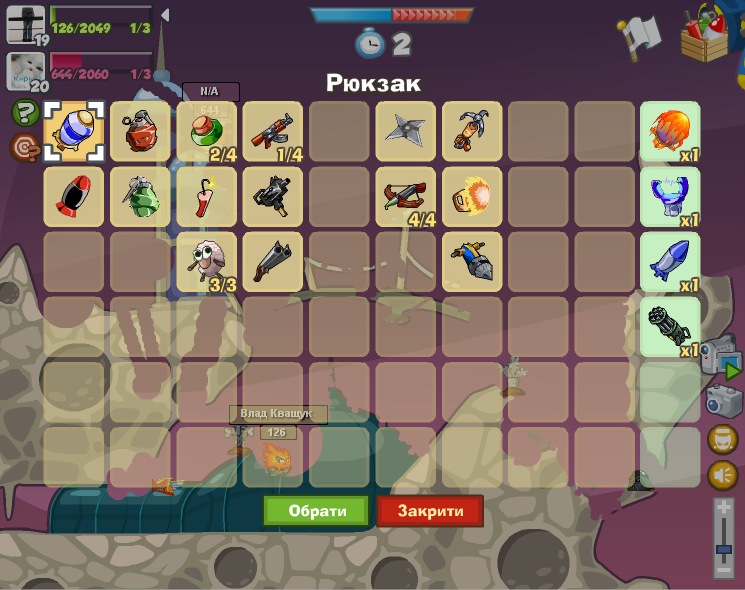Choose the grappling hook item
The image size is (745, 590).
[471, 132]
